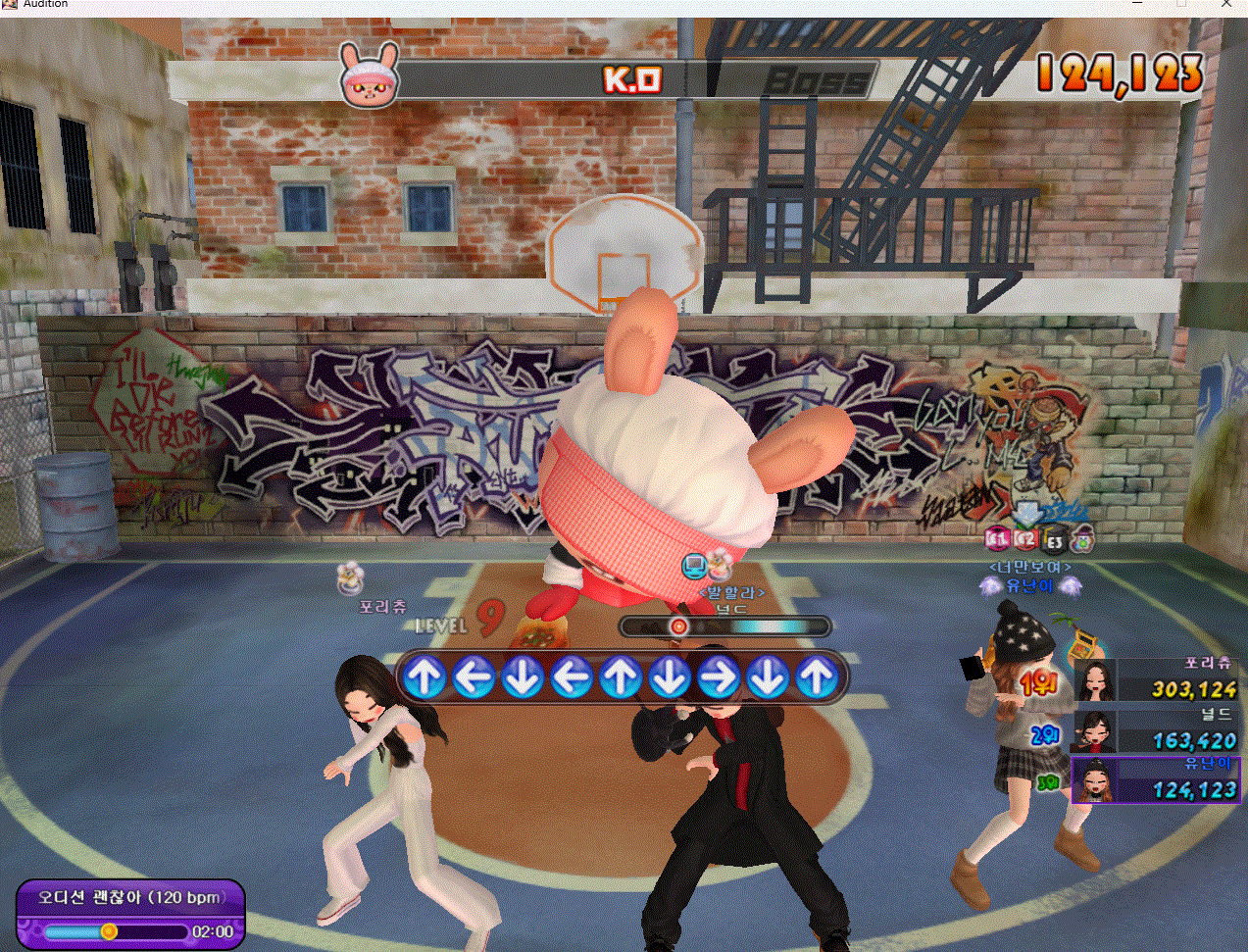Select 유난이's highlighted third-place ranking row
This screenshot has width=1248, height=952.
(1157, 780)
